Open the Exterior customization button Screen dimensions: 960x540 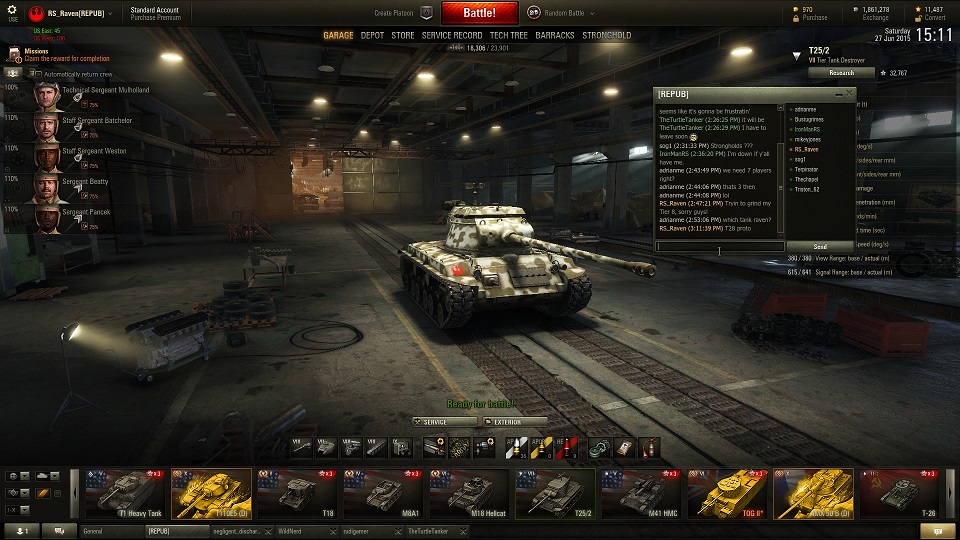pos(514,422)
